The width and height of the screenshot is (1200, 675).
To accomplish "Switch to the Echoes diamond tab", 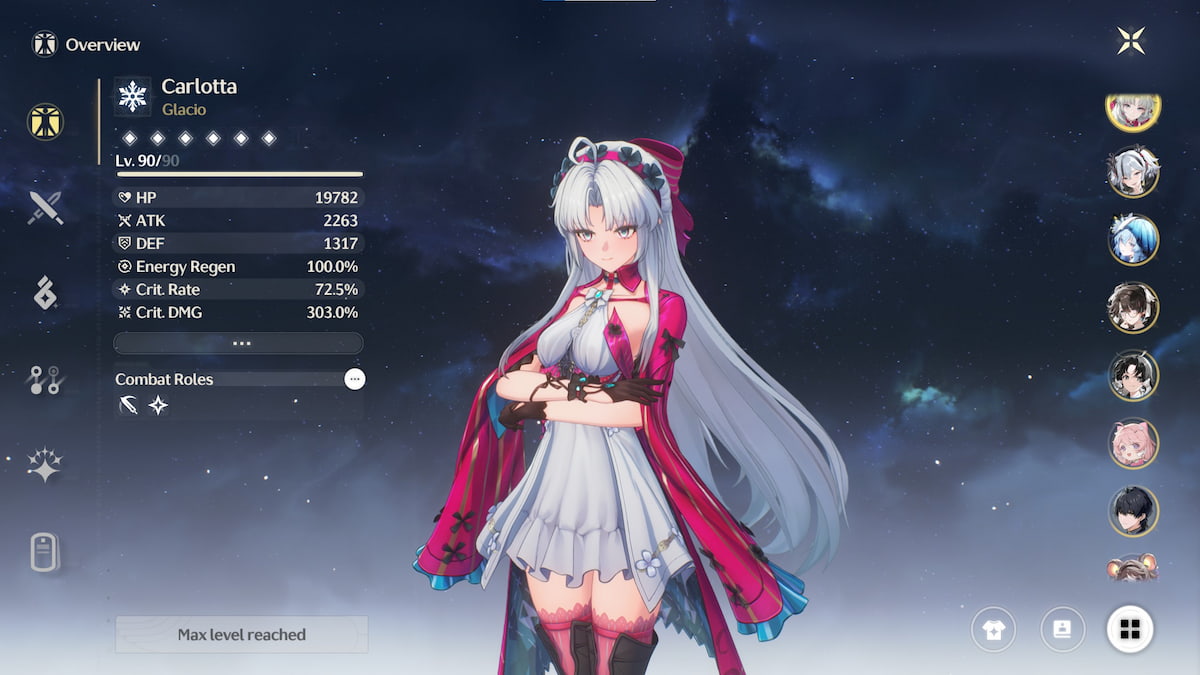I will [45, 293].
